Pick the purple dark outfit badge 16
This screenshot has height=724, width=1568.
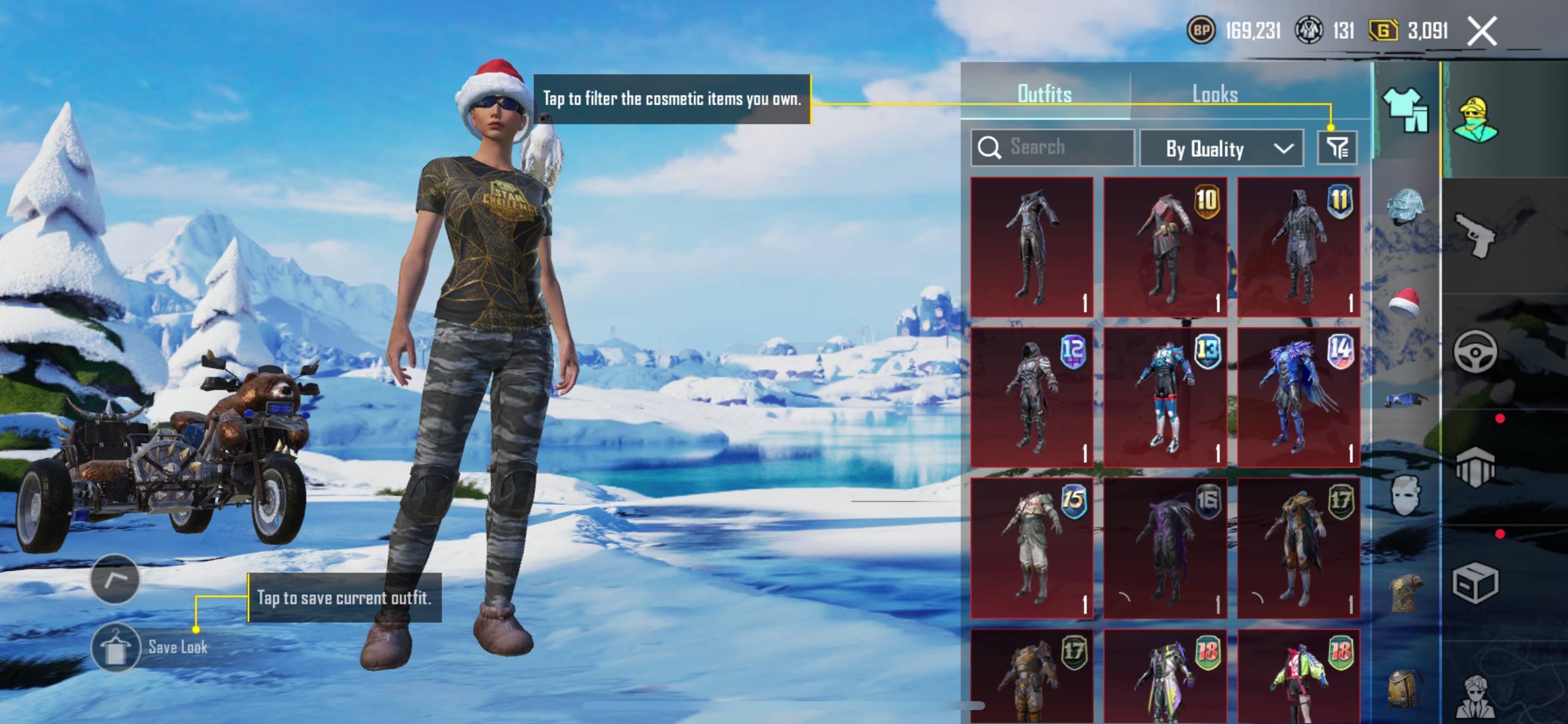1165,548
